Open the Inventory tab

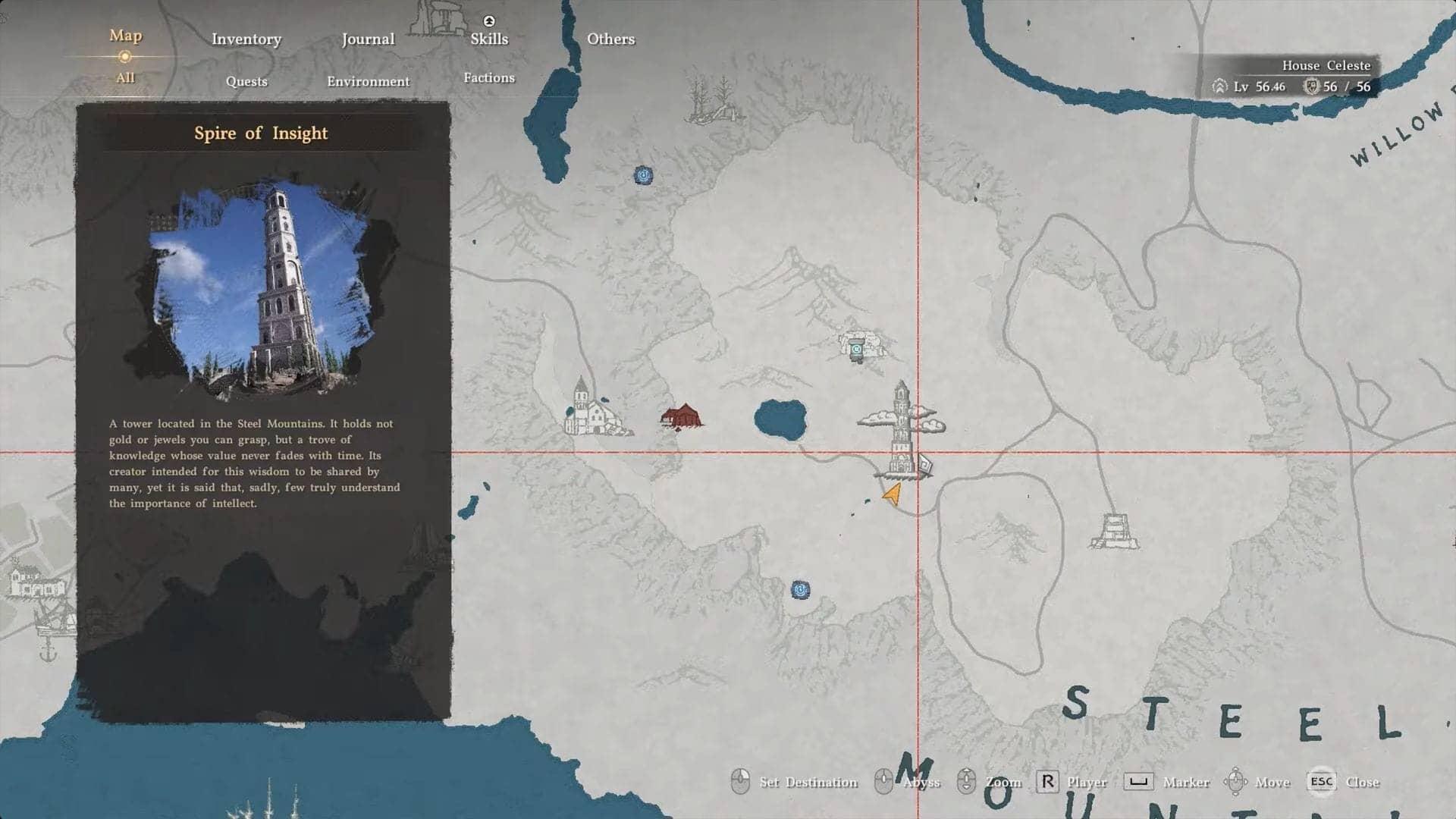point(246,39)
